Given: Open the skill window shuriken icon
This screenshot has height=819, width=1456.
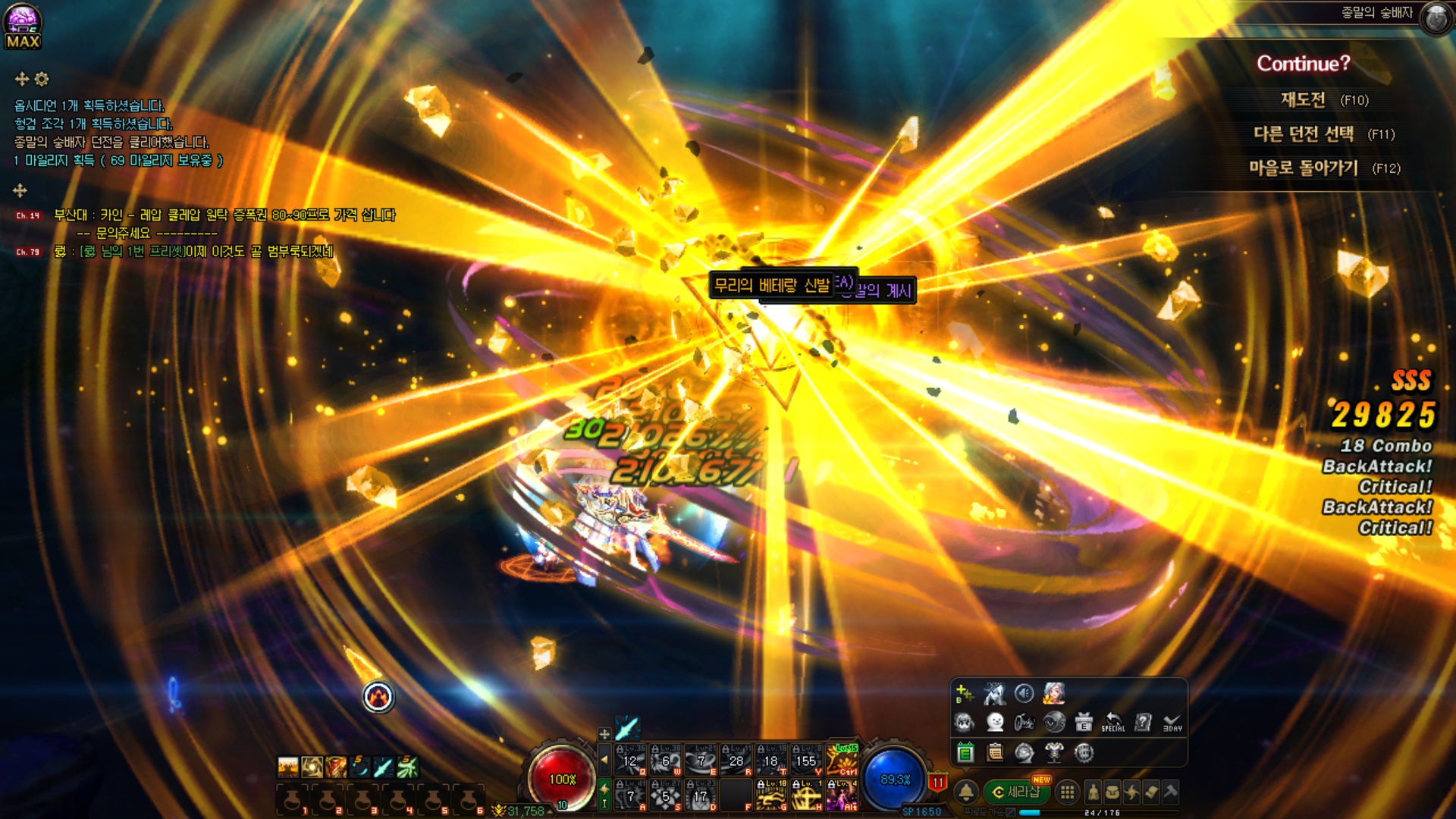Looking at the screenshot, I should click(1132, 792).
